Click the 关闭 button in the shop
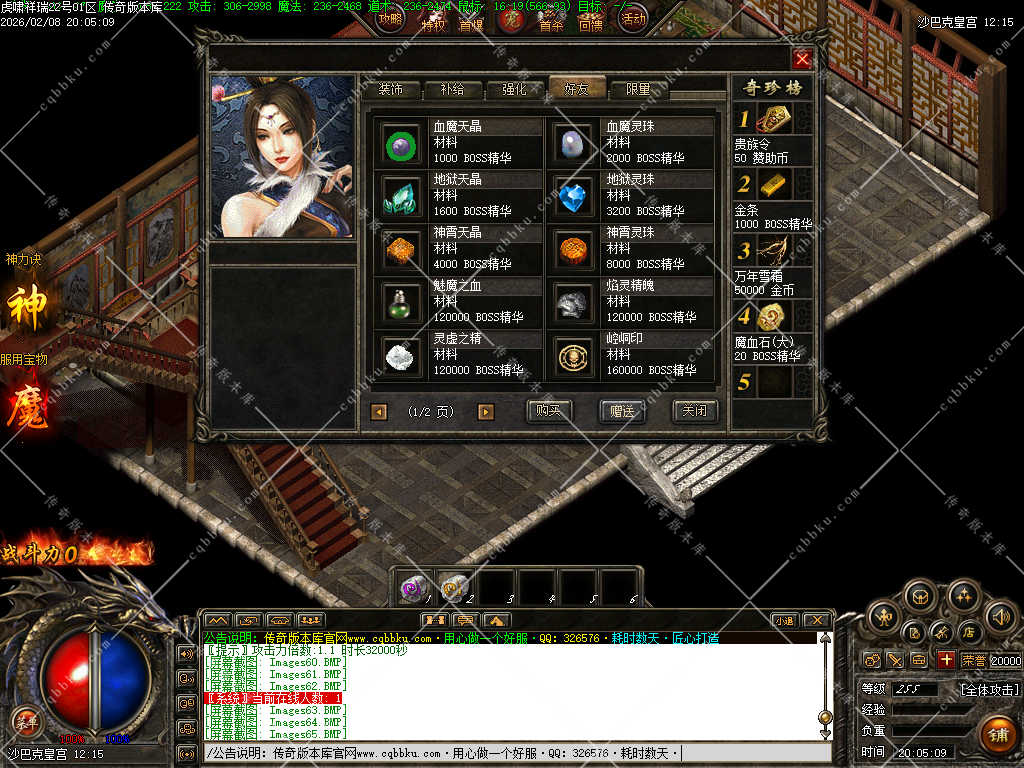This screenshot has height=768, width=1024. 694,411
